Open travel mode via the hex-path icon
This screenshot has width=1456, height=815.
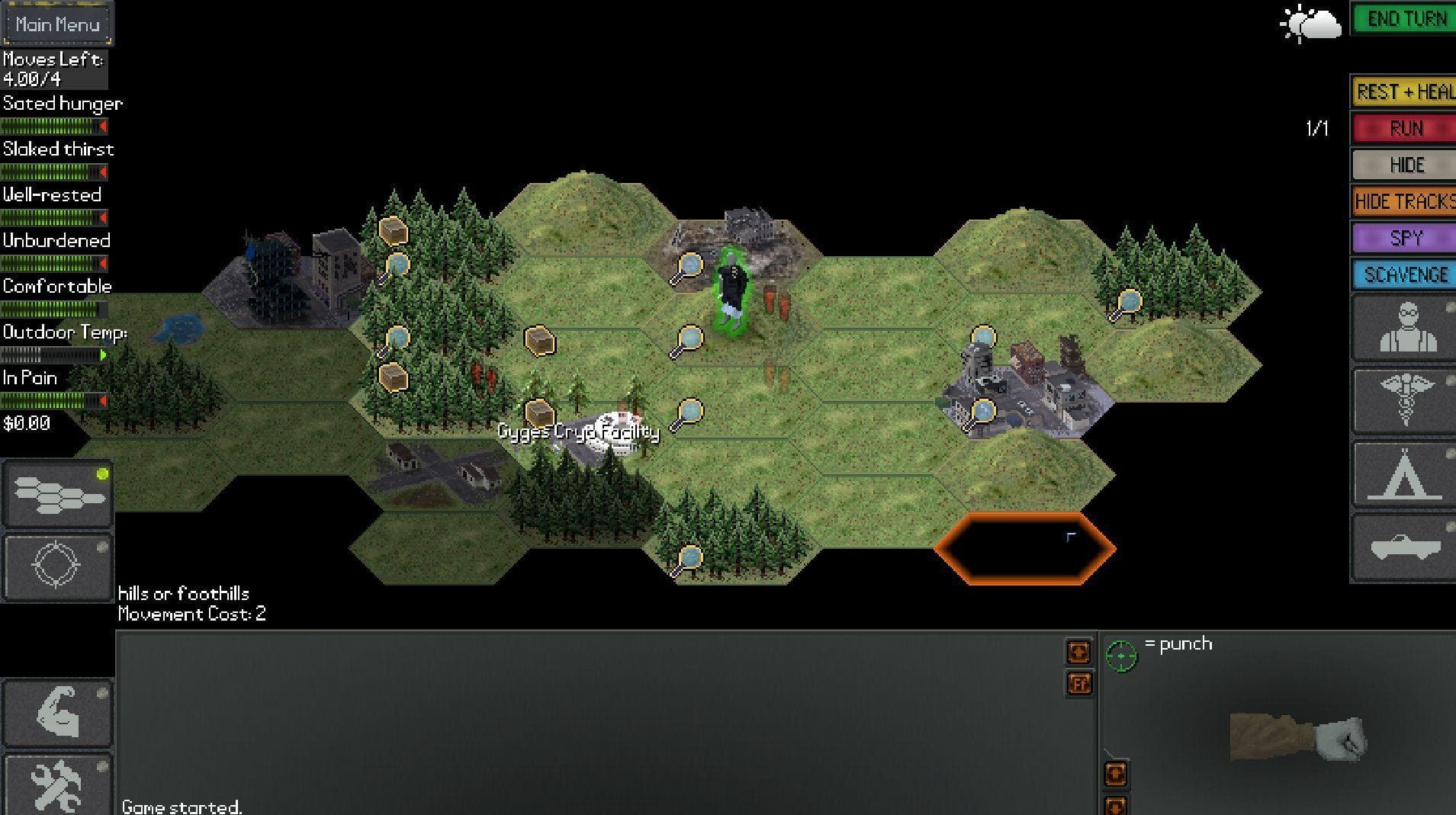[x=57, y=493]
